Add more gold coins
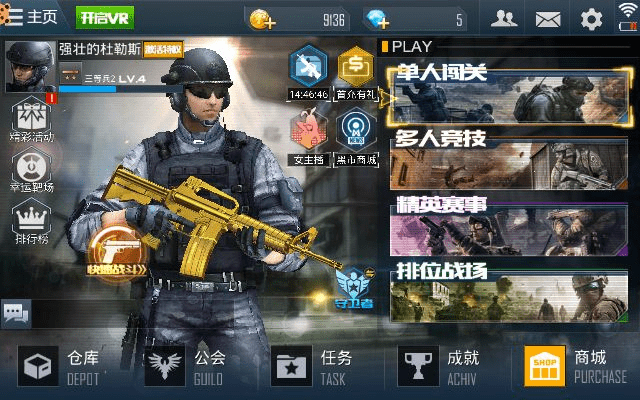 [263, 19]
